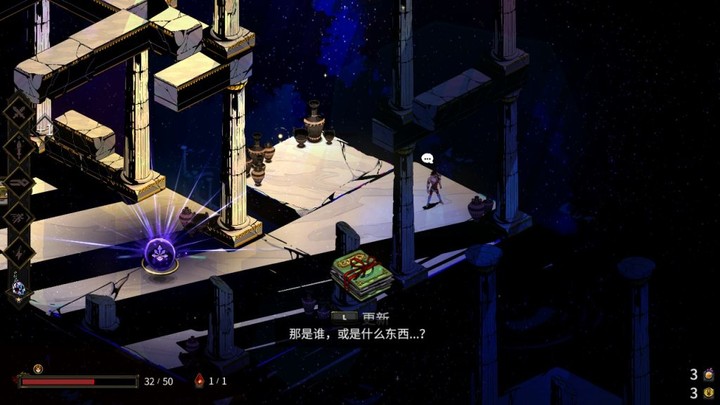The width and height of the screenshot is (720, 405).
Task: Choose the dash boon slot with running figure
Action: 20,215
